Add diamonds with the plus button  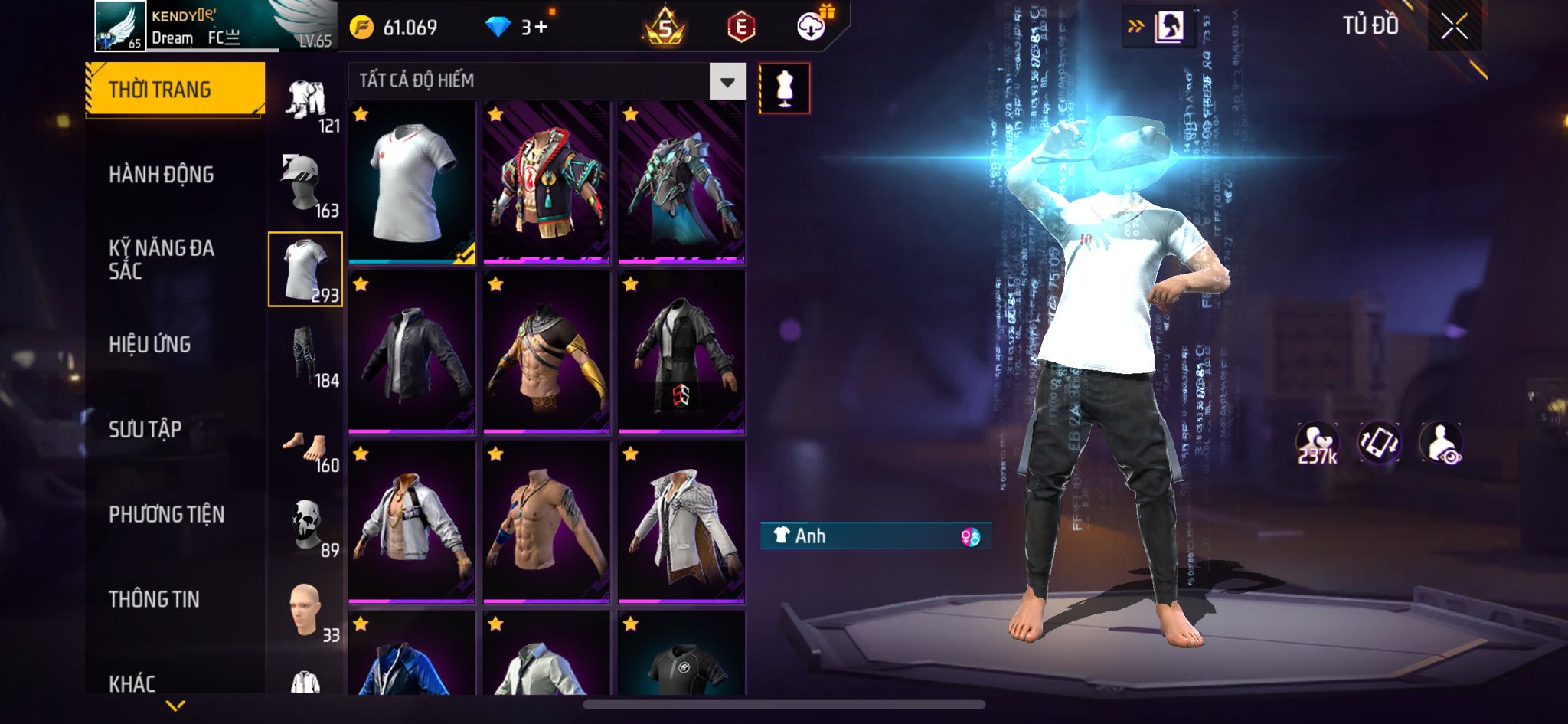coord(541,28)
